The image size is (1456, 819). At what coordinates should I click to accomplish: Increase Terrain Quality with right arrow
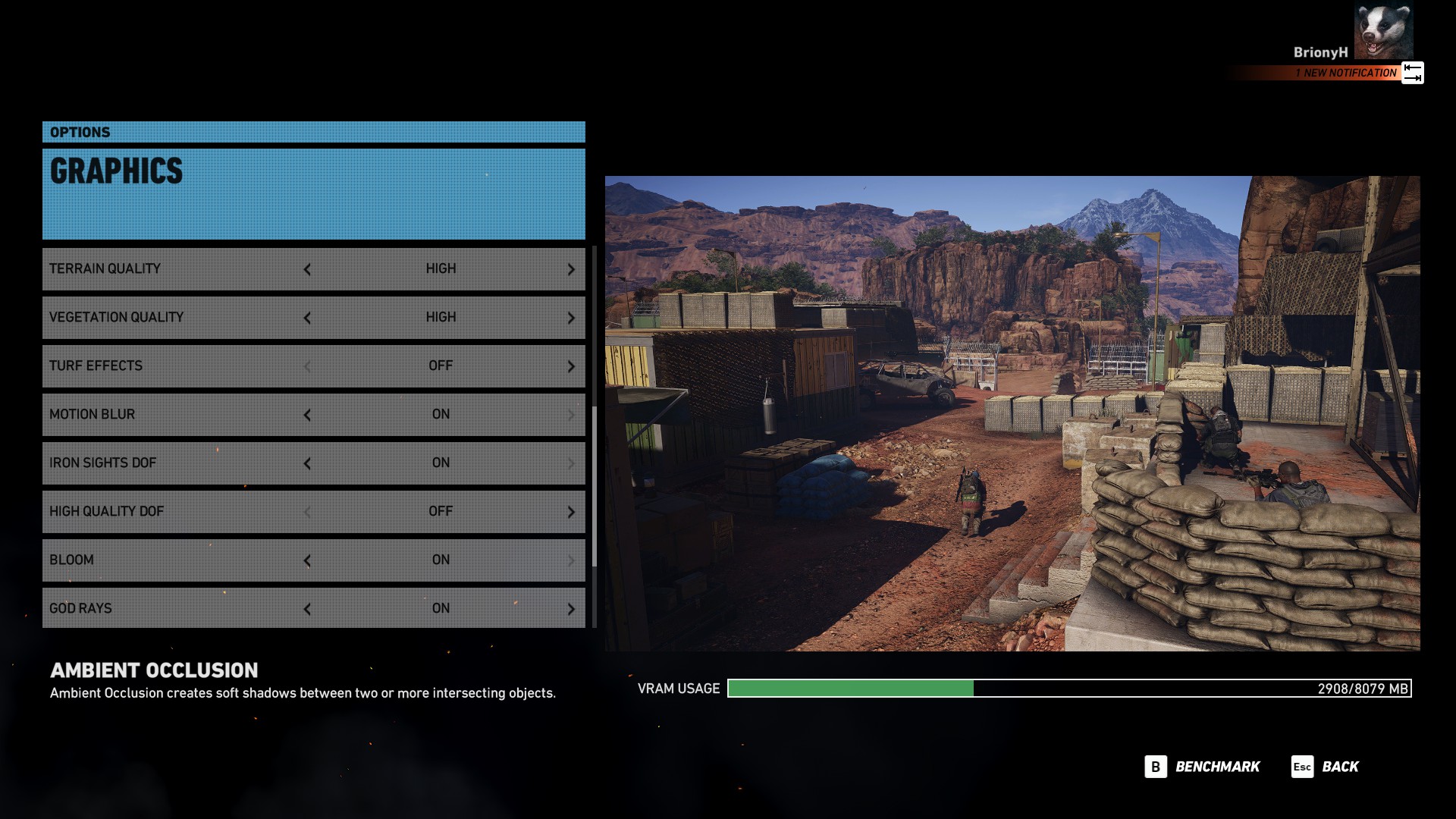pos(571,269)
